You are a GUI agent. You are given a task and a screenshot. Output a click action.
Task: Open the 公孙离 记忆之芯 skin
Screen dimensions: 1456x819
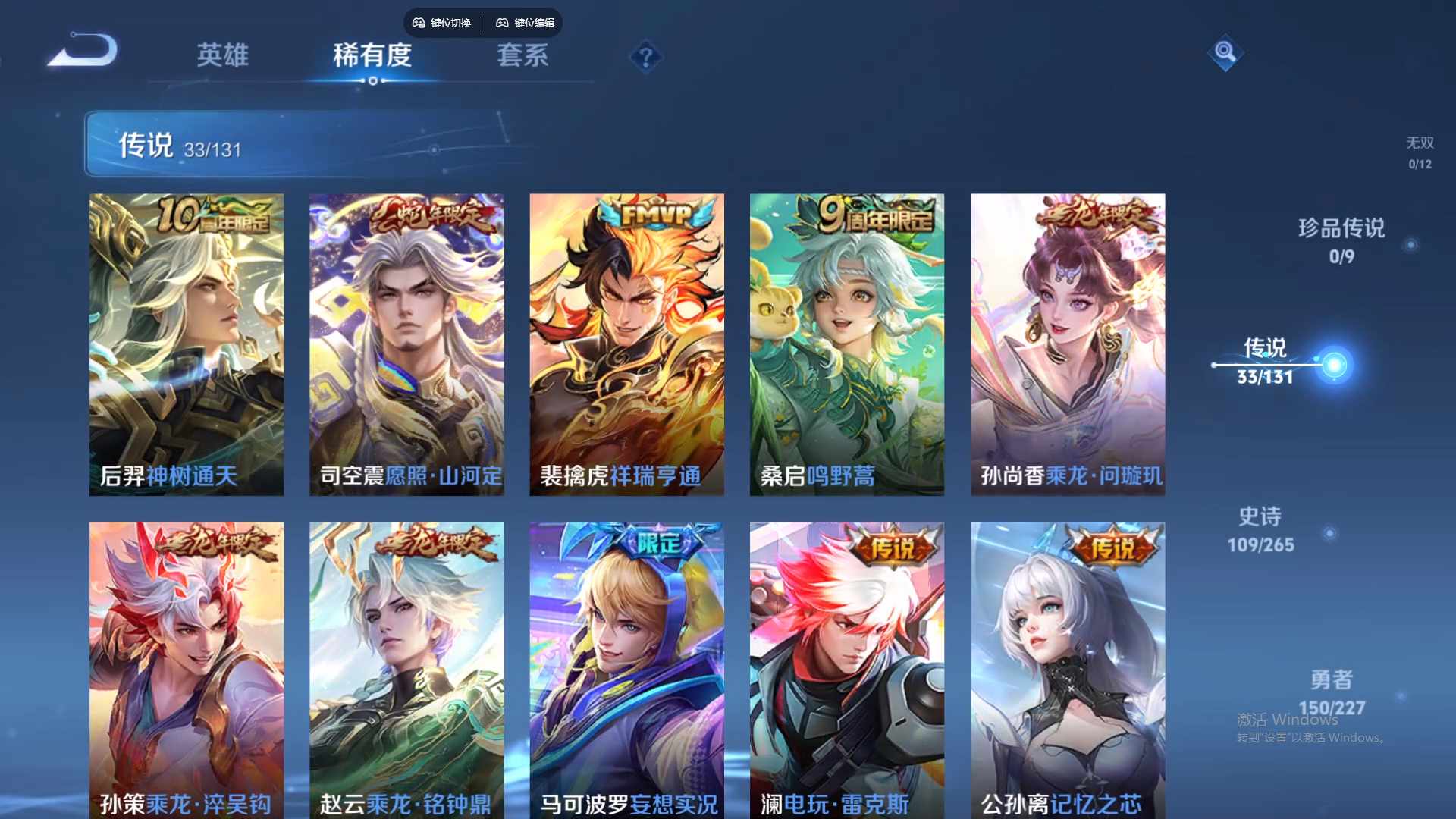pyautogui.click(x=1067, y=667)
